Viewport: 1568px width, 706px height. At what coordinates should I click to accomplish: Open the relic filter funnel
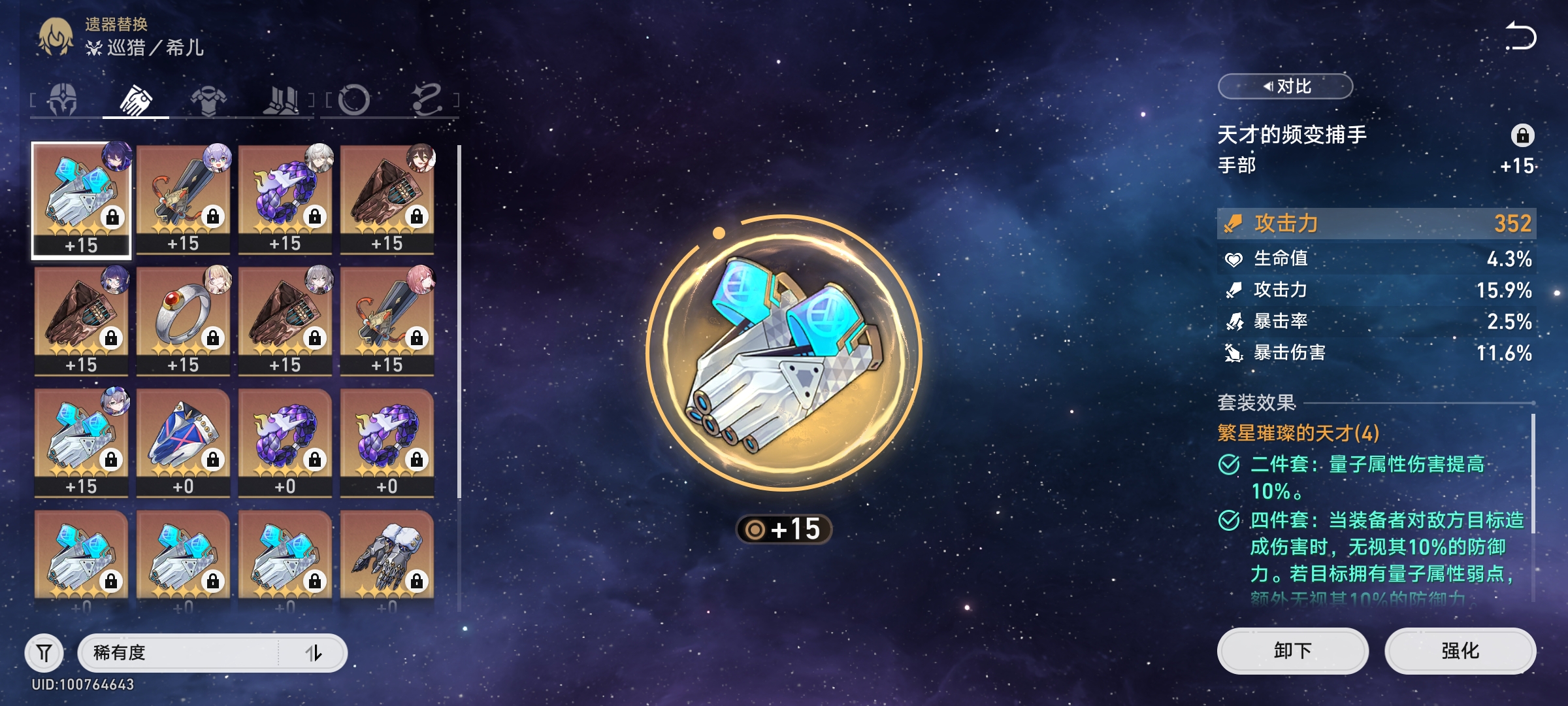44,652
